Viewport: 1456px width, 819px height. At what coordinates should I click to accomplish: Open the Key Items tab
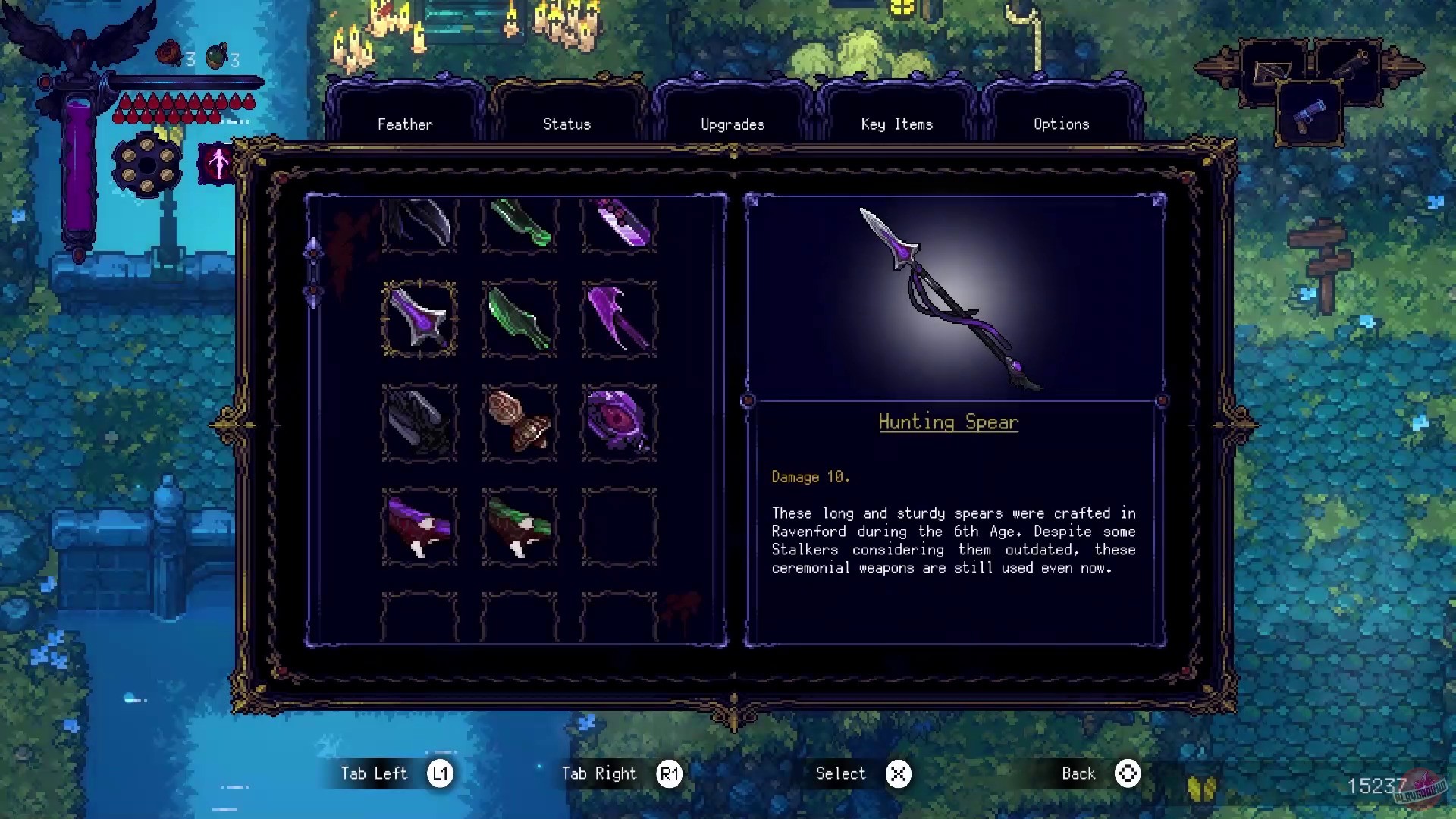[x=896, y=124]
